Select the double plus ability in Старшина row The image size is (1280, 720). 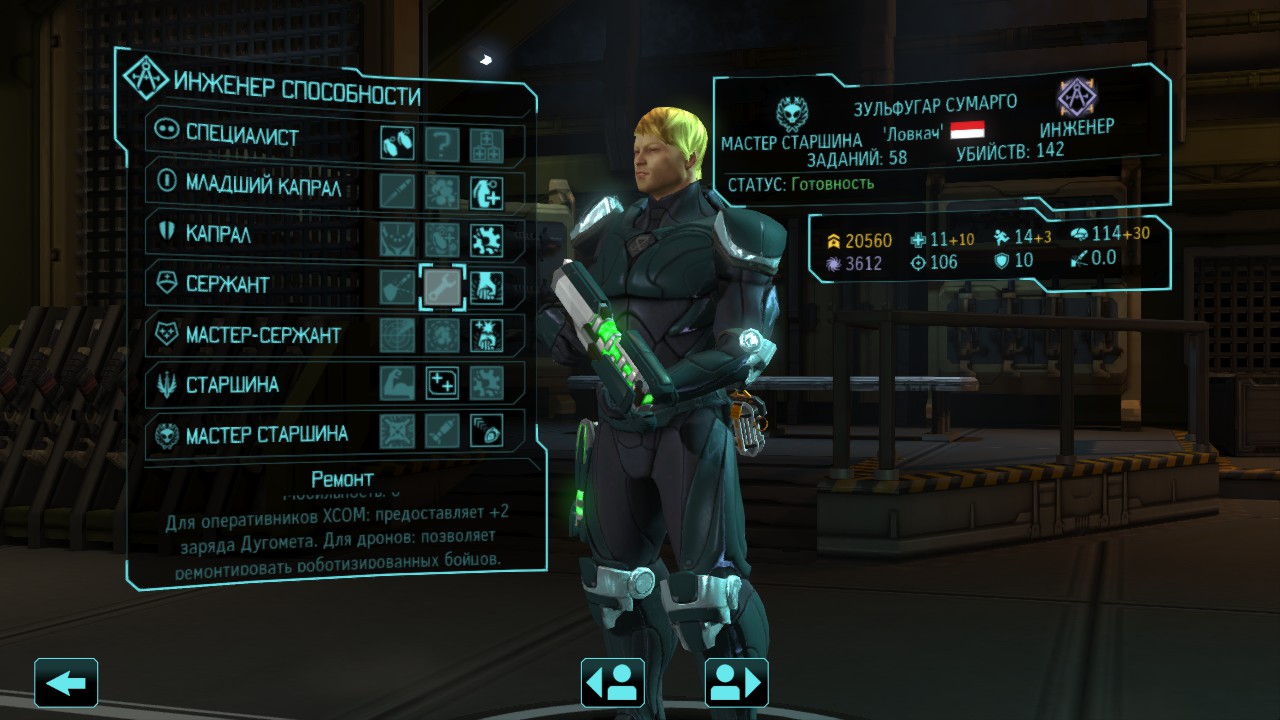pyautogui.click(x=442, y=383)
